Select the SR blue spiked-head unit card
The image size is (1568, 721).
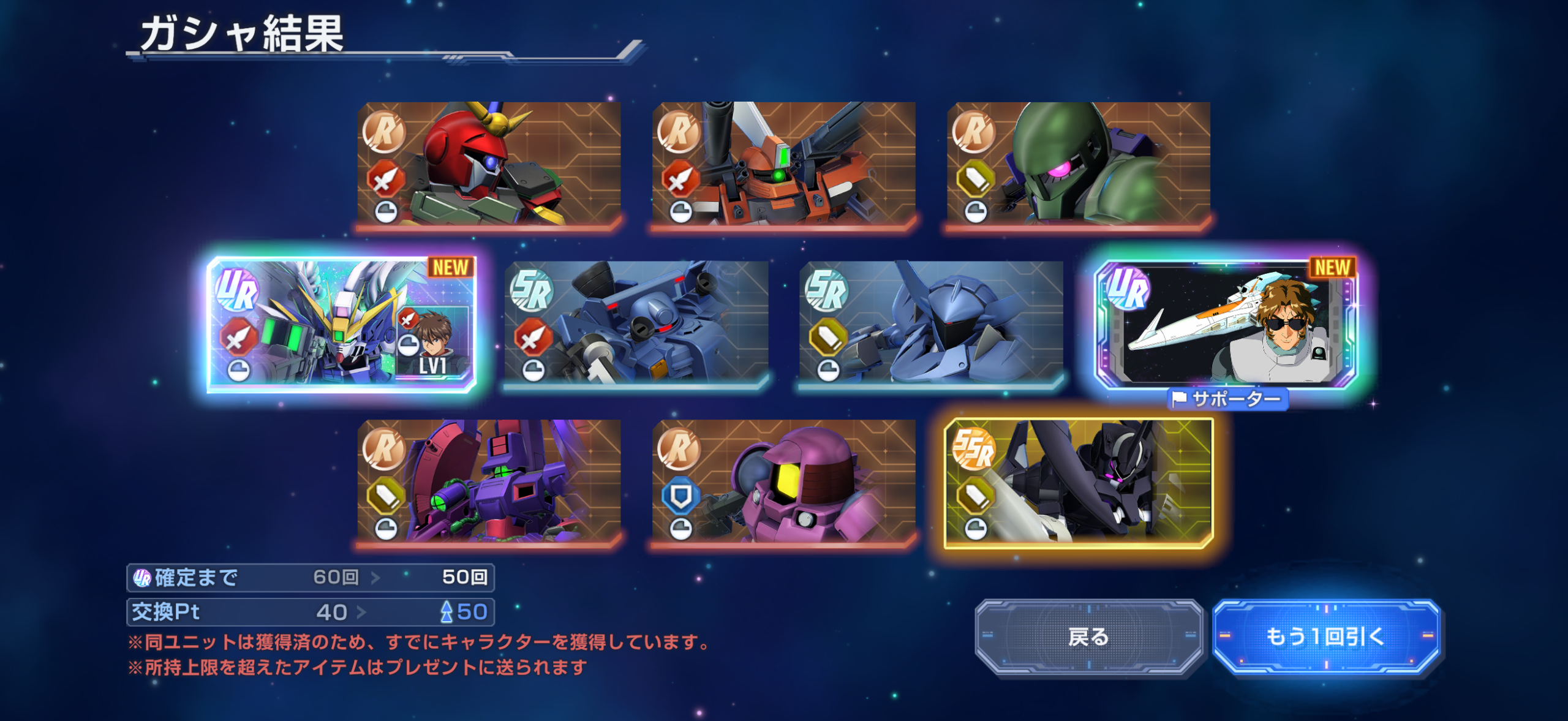point(931,325)
